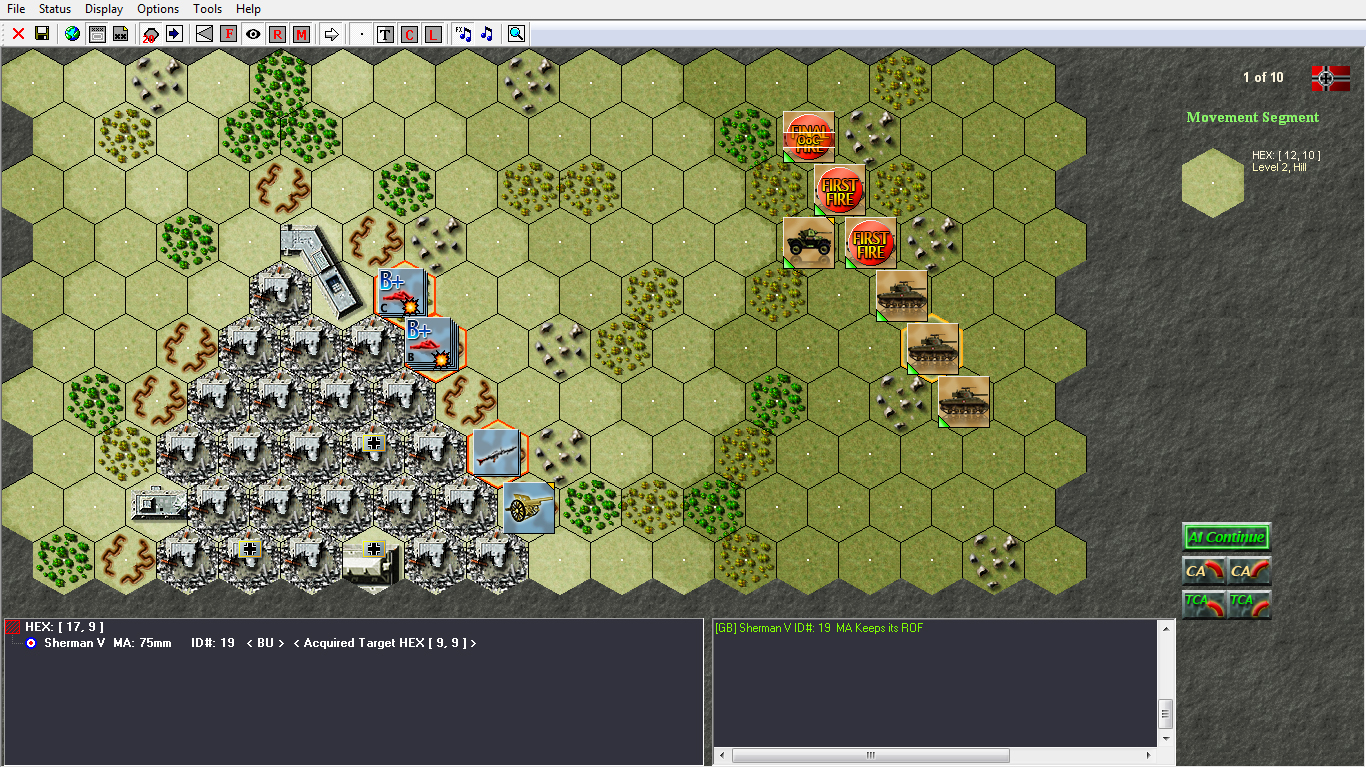Screen dimensions: 1366x768
Task: Select the globe icon on the toolbar
Action: tap(71, 33)
